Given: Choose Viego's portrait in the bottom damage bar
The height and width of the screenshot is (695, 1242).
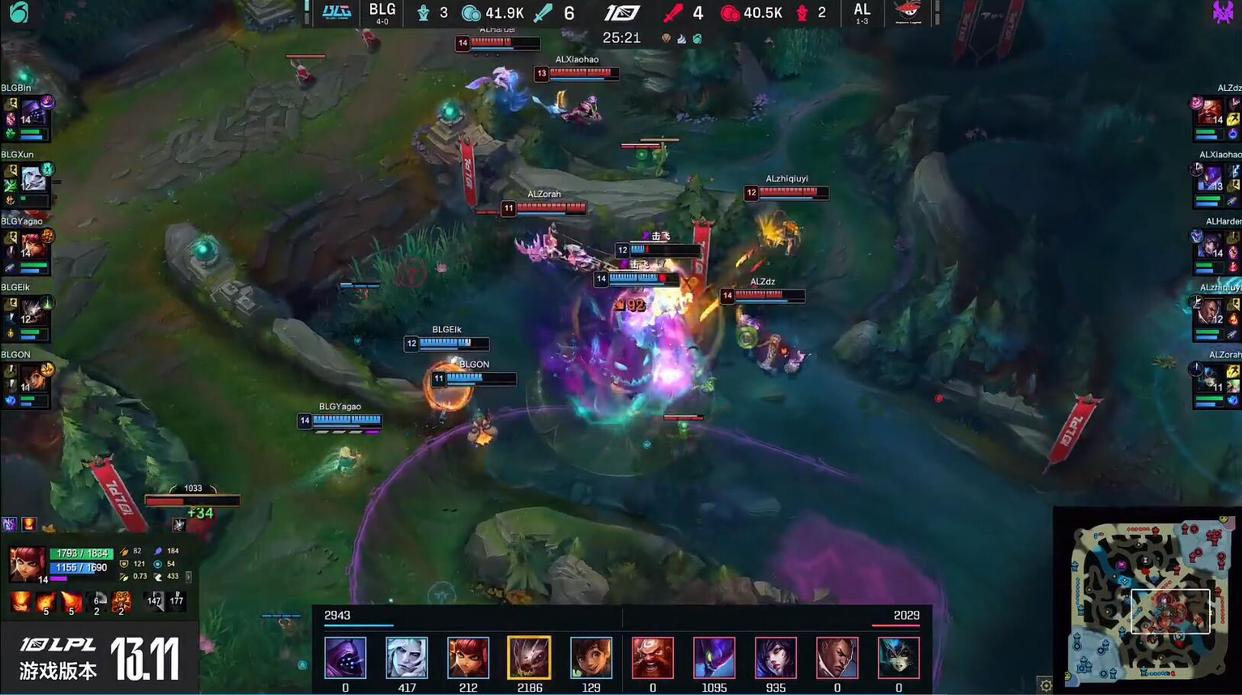Looking at the screenshot, I should (x=407, y=658).
